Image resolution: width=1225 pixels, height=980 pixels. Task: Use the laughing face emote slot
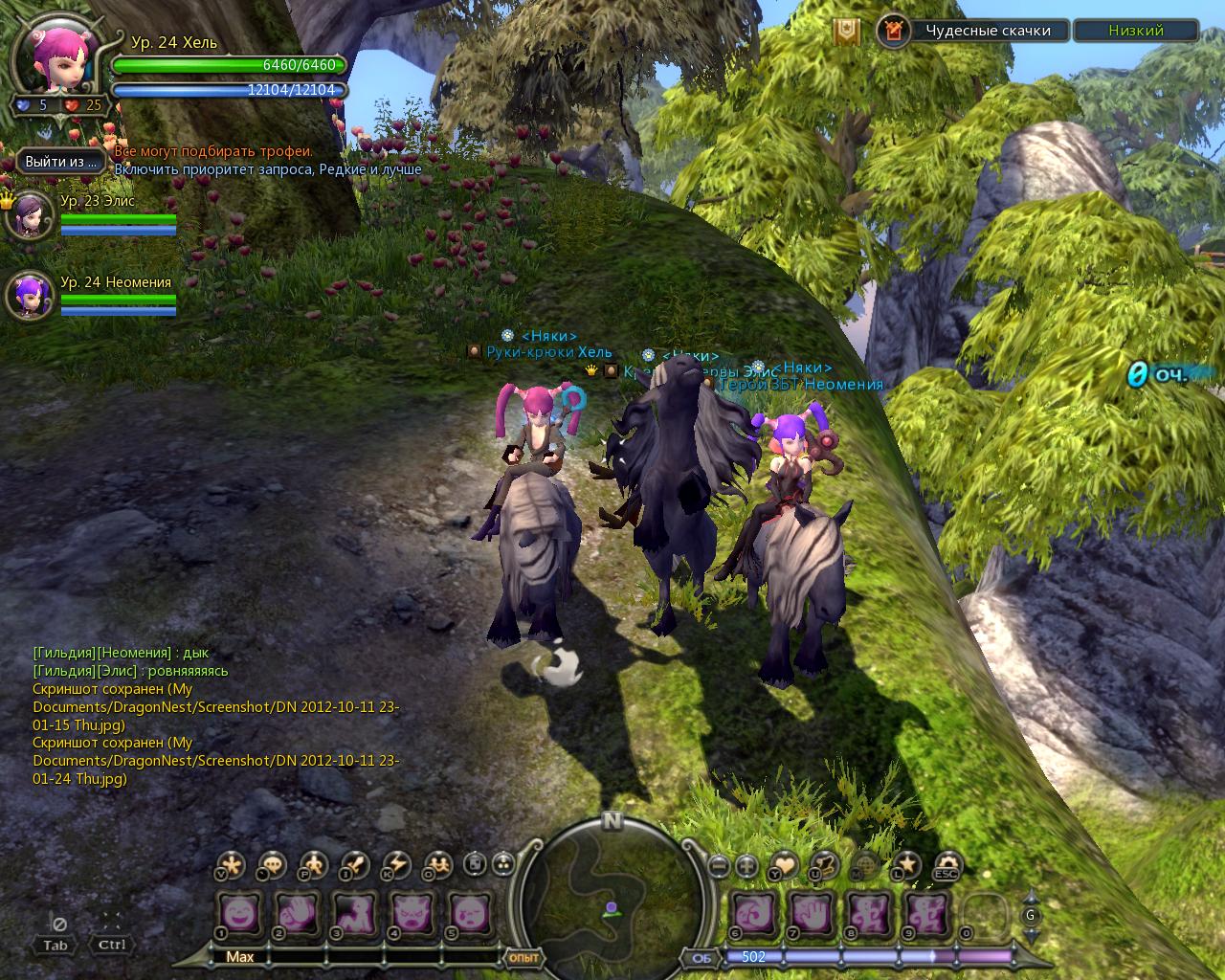tap(240, 914)
